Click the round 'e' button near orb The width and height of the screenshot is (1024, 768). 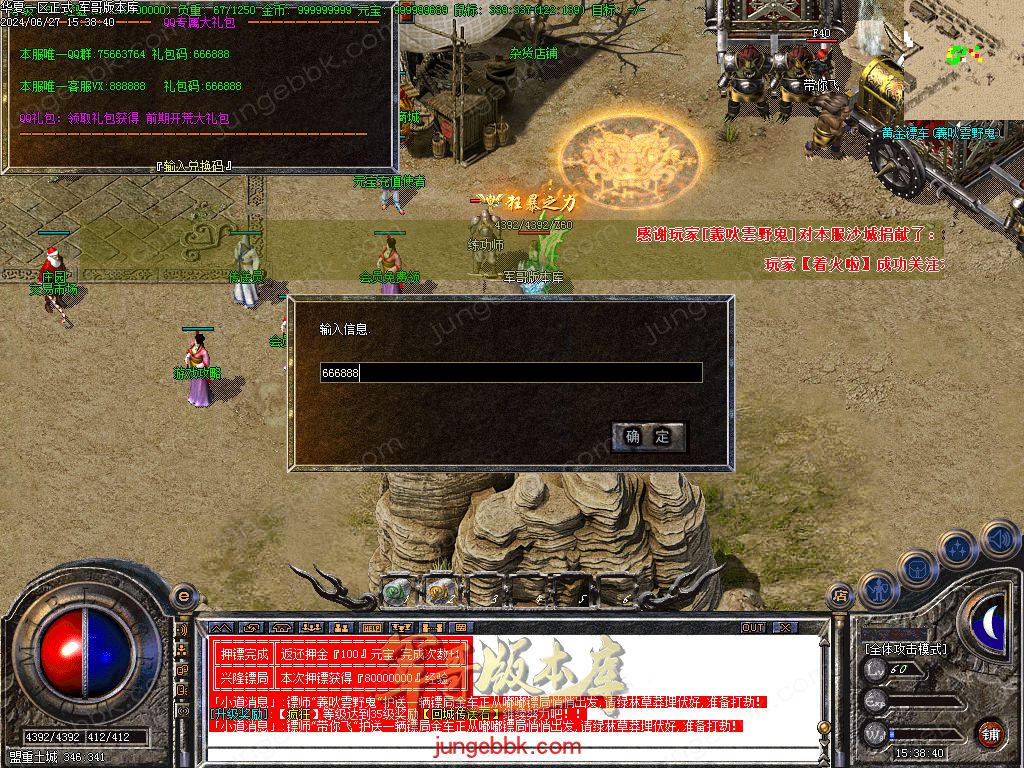pyautogui.click(x=183, y=597)
